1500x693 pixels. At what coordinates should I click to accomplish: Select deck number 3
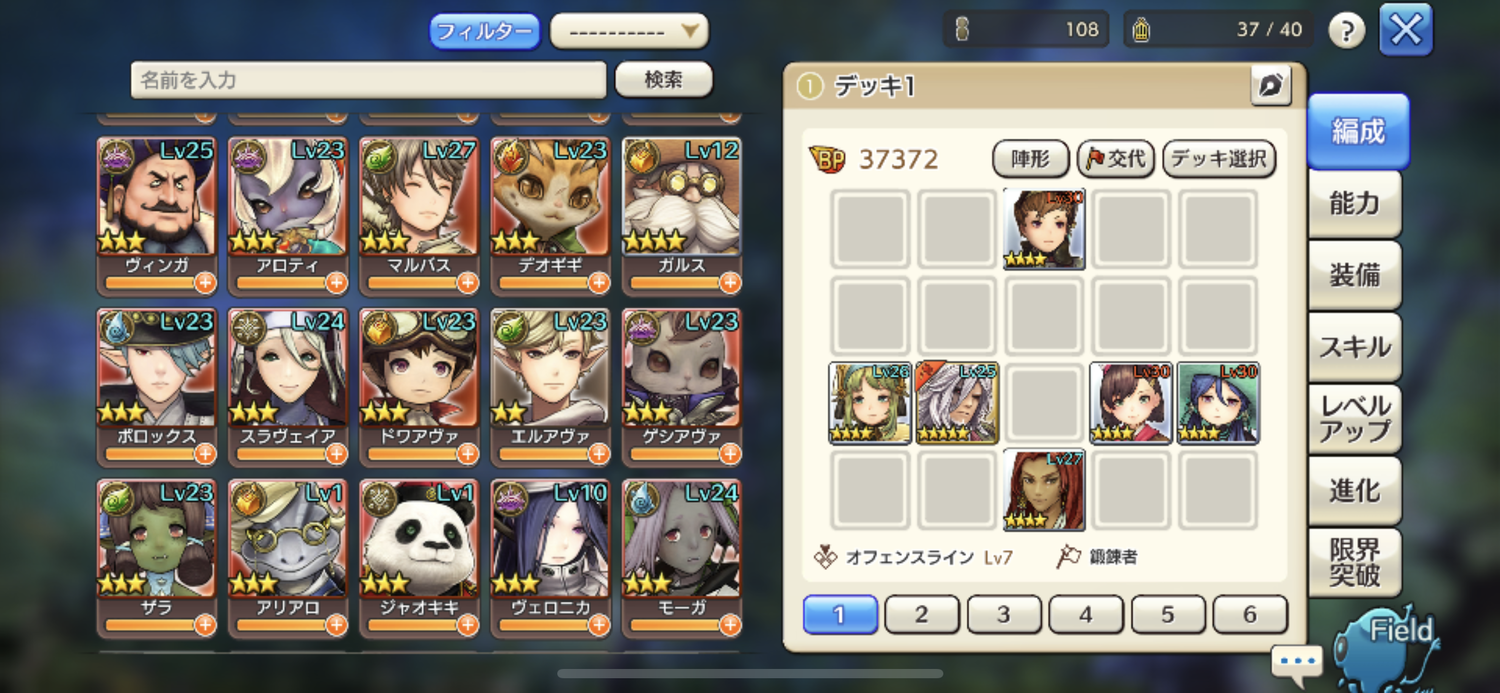click(1003, 615)
